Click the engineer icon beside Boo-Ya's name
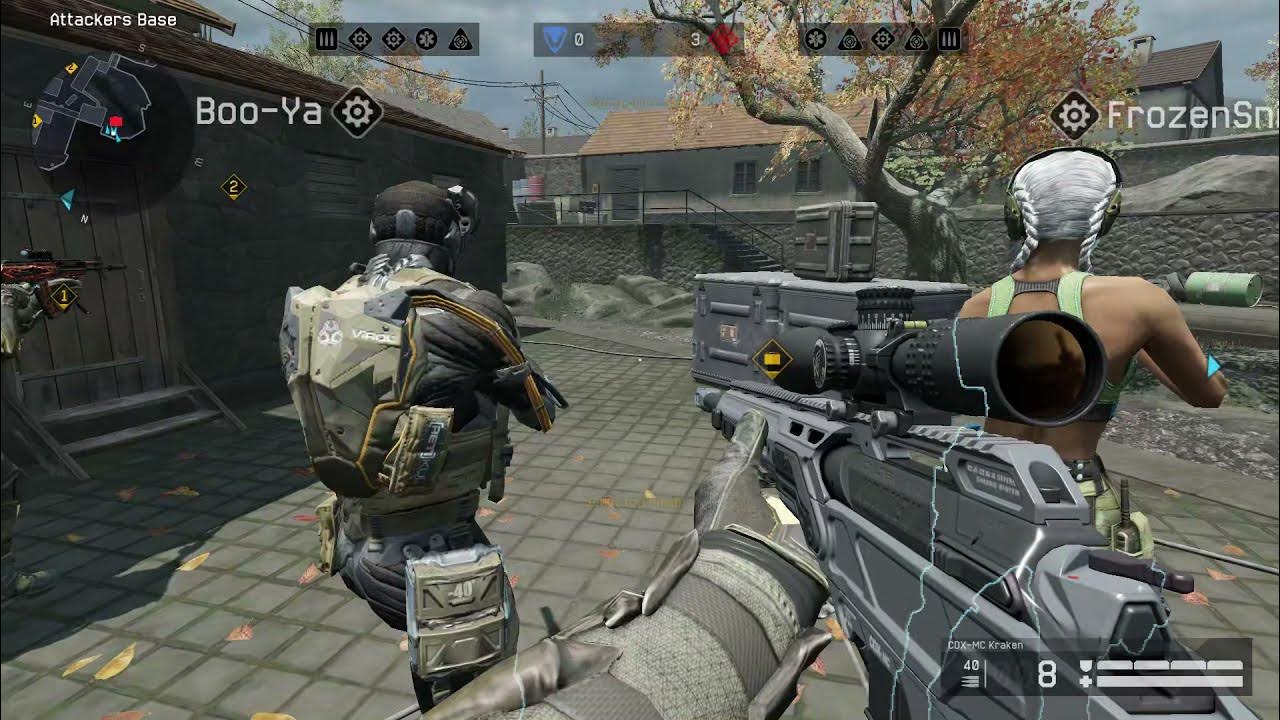 point(357,112)
